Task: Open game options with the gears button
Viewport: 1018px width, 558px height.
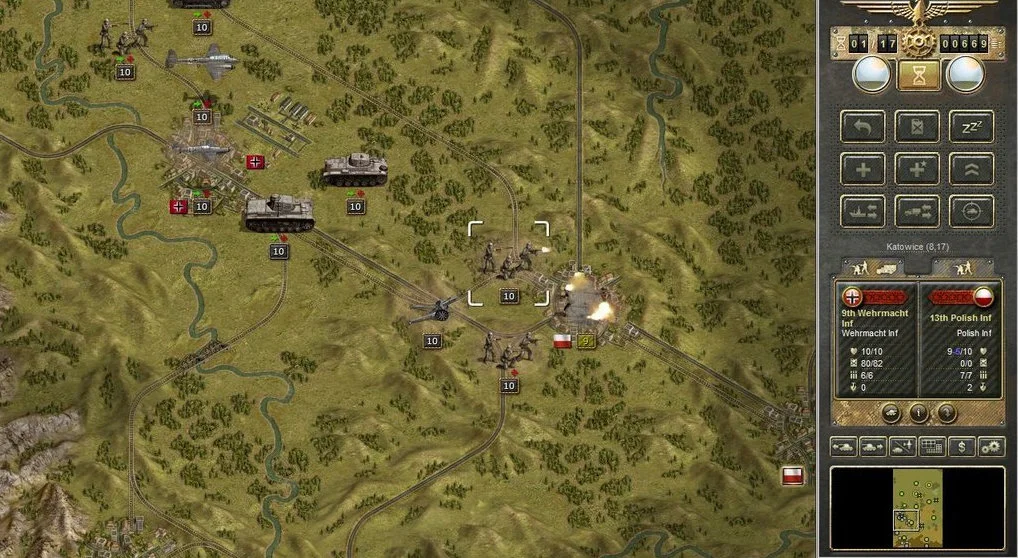Action: tap(991, 446)
